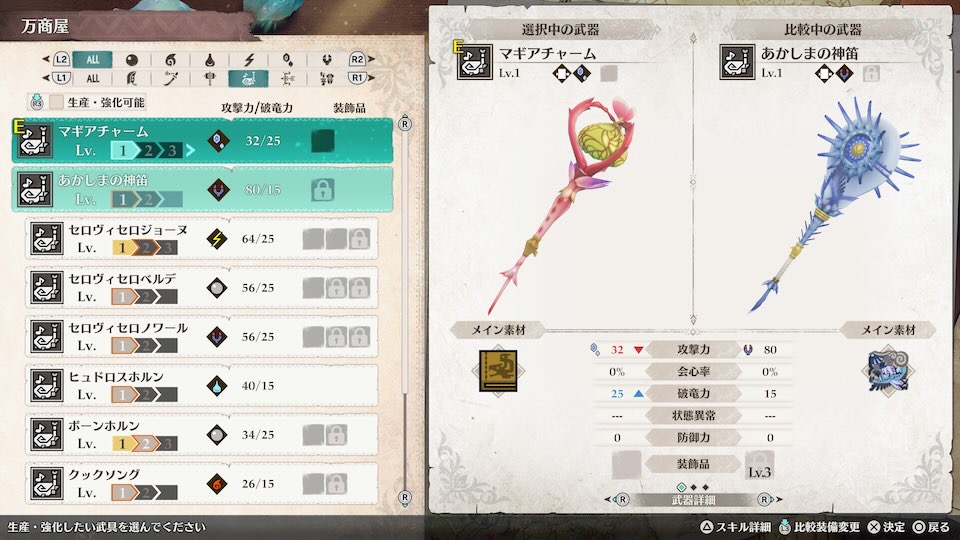Pick the セロヴィセロベルデ hunting horn

[202, 287]
